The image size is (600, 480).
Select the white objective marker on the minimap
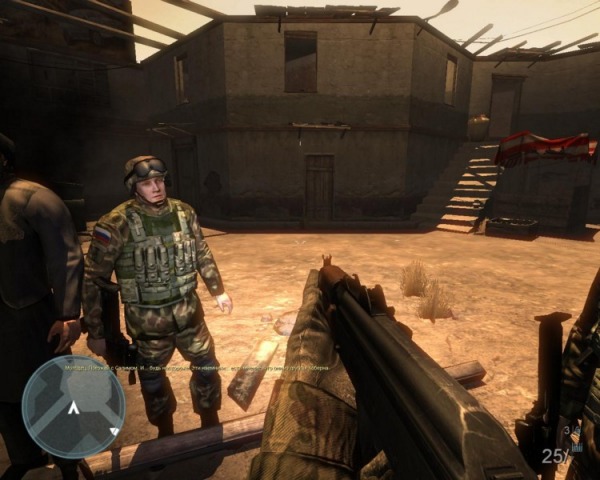[x=73, y=409]
